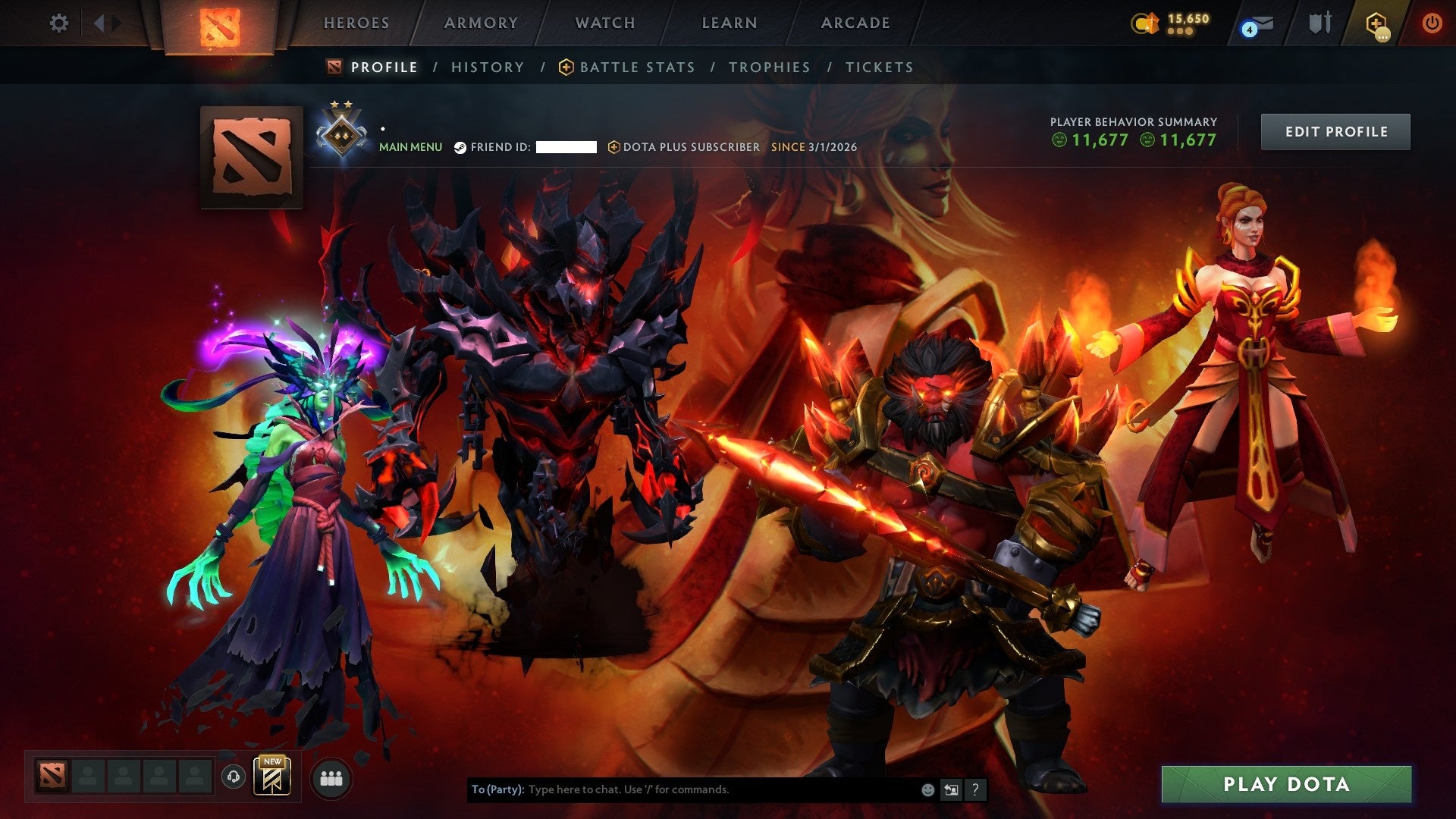1456x819 pixels.
Task: Click the power/disconnect icon
Action: tap(1432, 23)
